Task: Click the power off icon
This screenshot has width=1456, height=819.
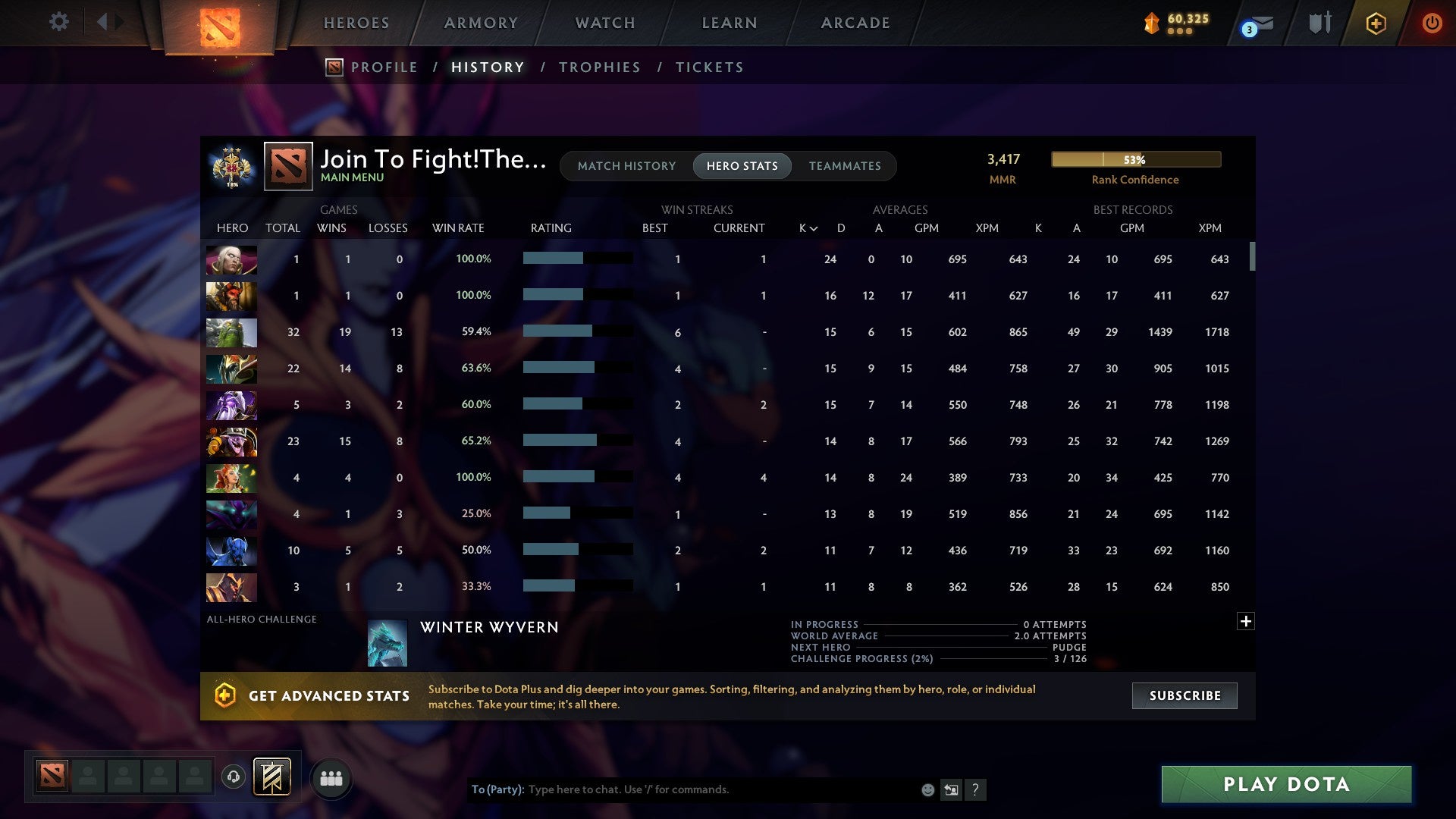Action: [x=1432, y=23]
